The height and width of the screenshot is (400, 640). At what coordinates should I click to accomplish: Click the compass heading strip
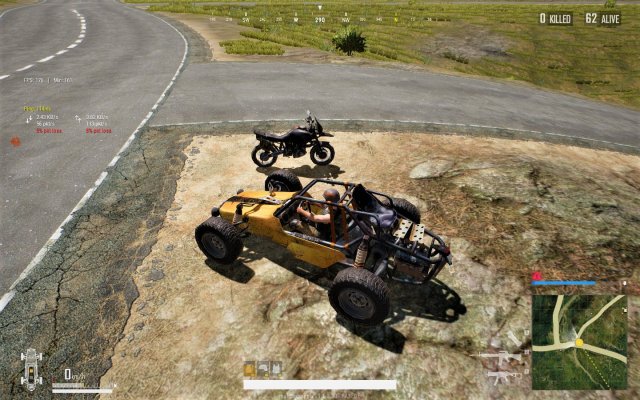tap(320, 19)
